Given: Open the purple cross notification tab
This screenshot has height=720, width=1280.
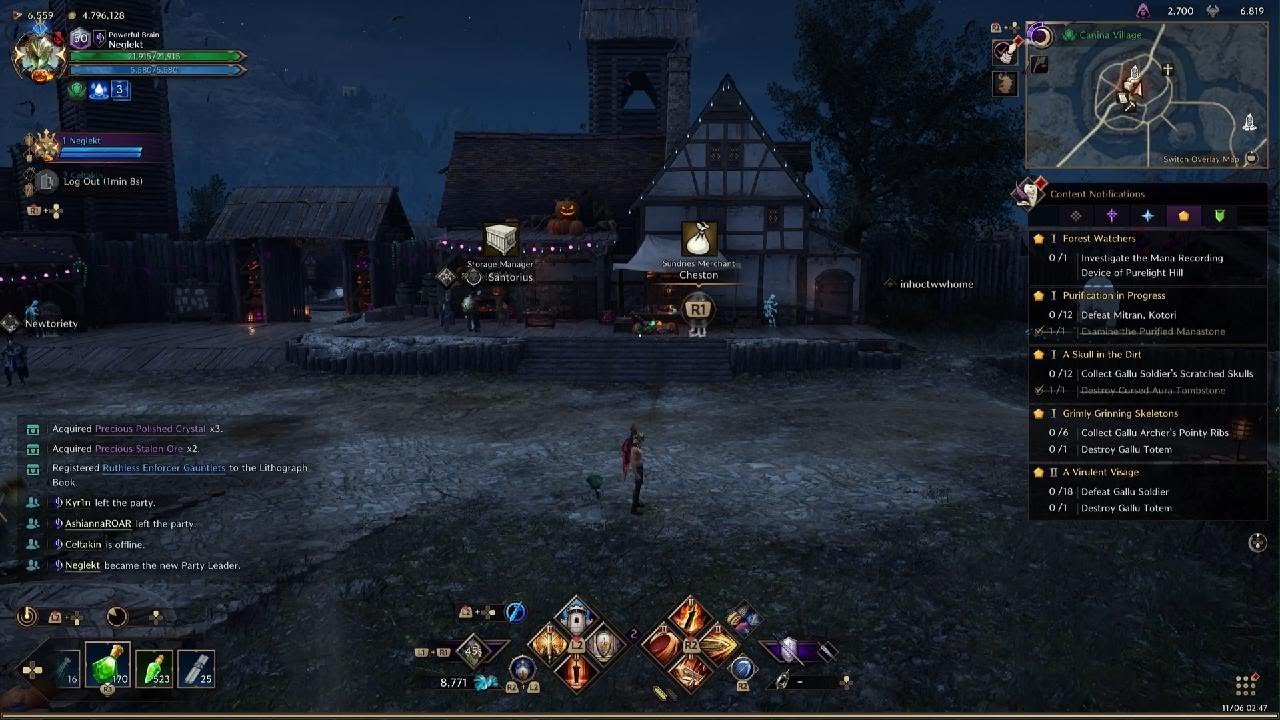Looking at the screenshot, I should point(1112,216).
